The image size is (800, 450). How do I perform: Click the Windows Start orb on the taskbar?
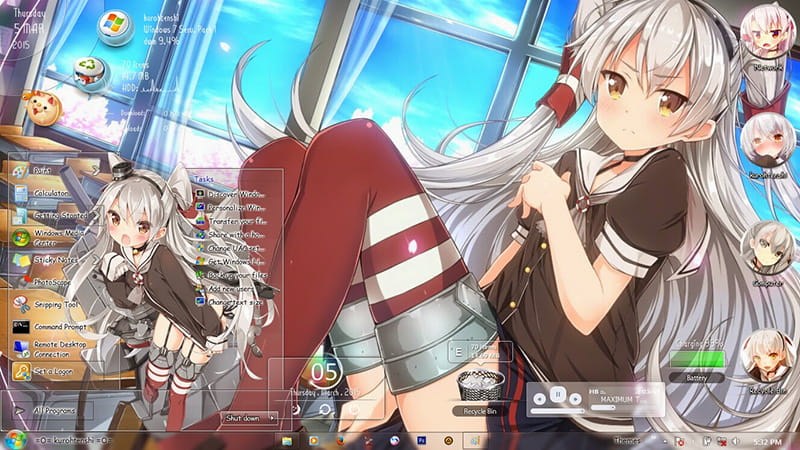tap(14, 439)
